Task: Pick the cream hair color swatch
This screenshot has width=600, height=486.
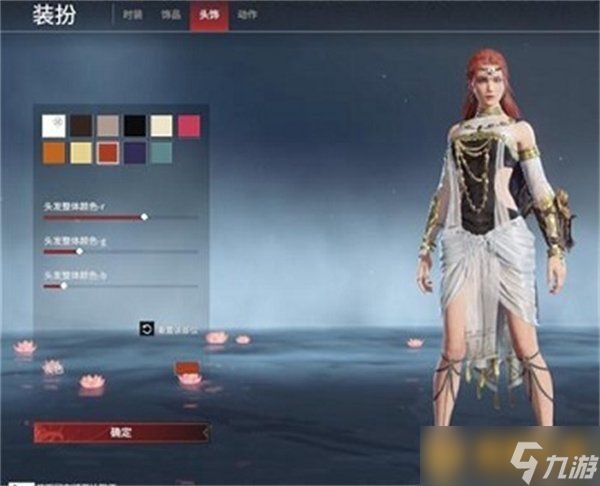Action: (x=162, y=125)
